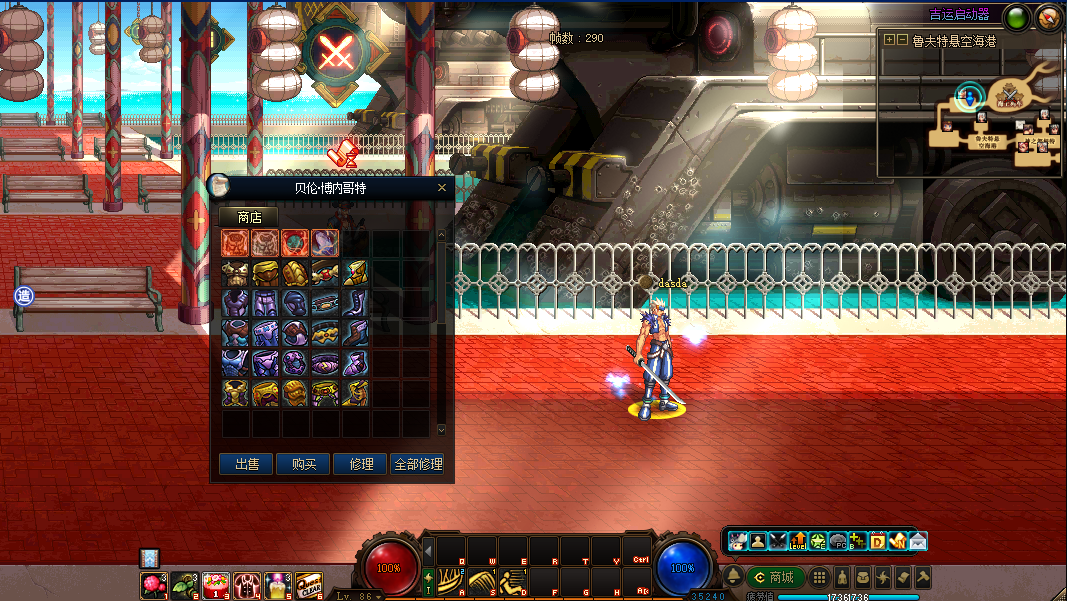Image resolution: width=1067 pixels, height=601 pixels.
Task: Use the Clear ticket quick slot item
Action: 309,585
